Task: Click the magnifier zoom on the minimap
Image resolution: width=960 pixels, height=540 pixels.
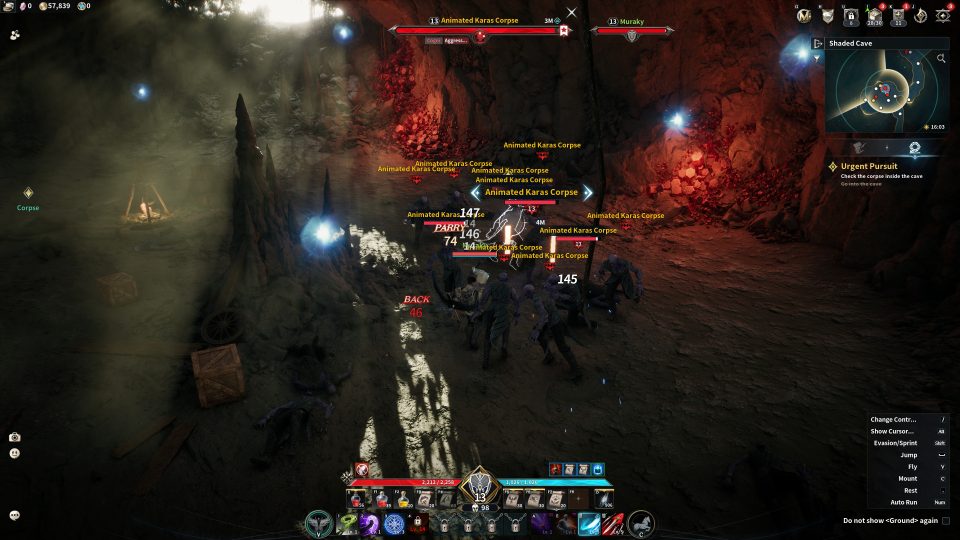Action: click(941, 59)
